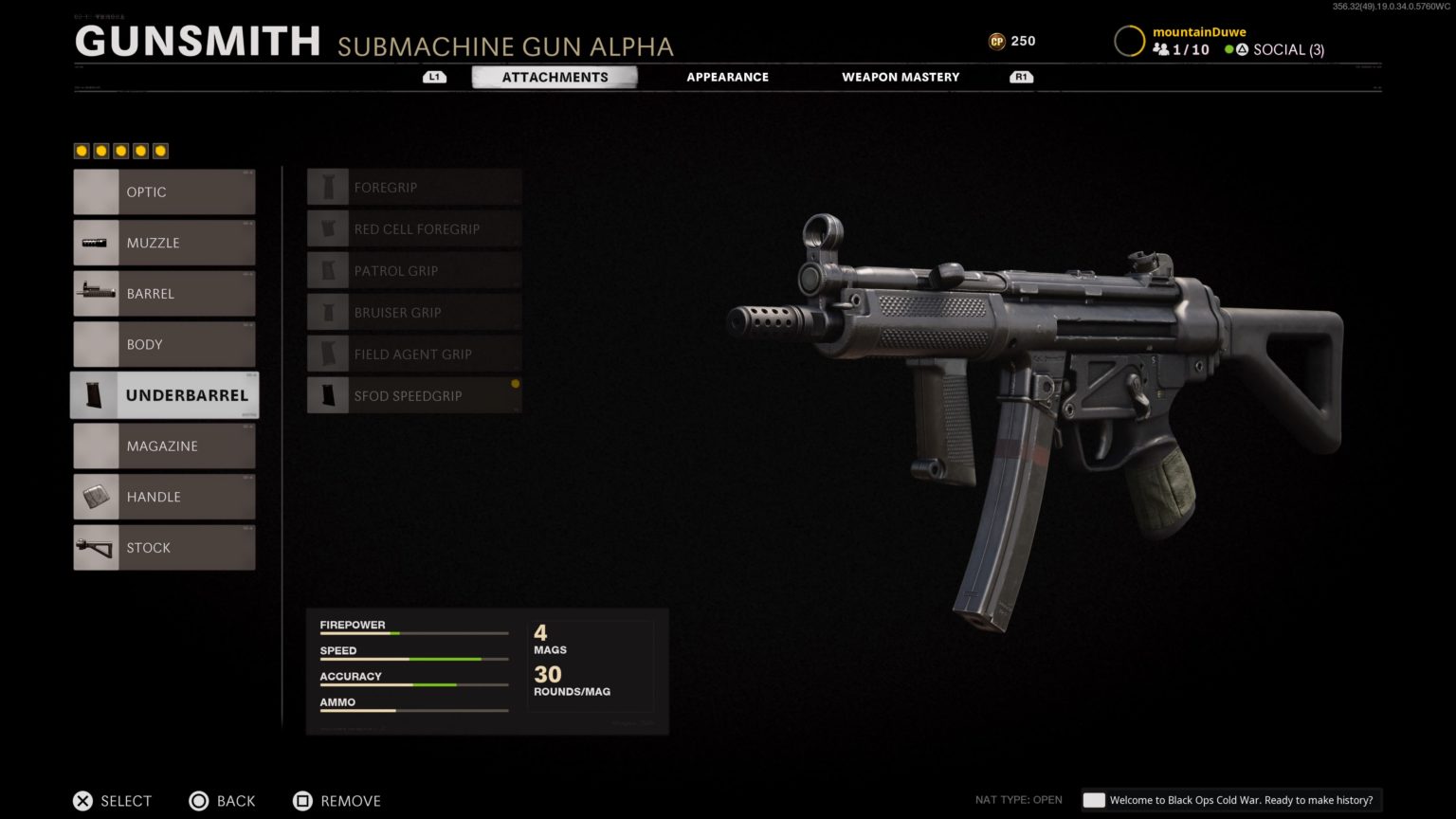Switch to the Weapon Mastery tab
The image size is (1456, 819).
click(x=900, y=77)
